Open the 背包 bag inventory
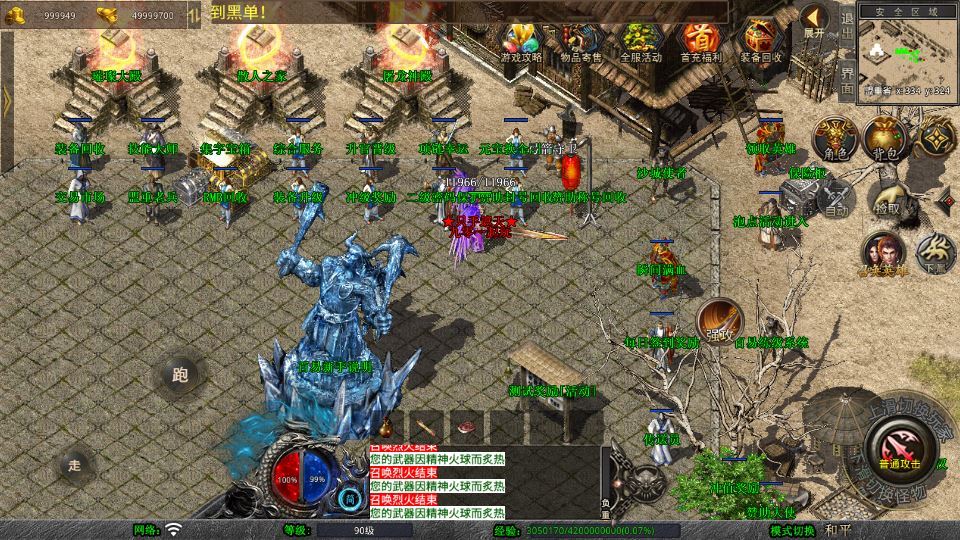The height and width of the screenshot is (540, 960). point(883,138)
